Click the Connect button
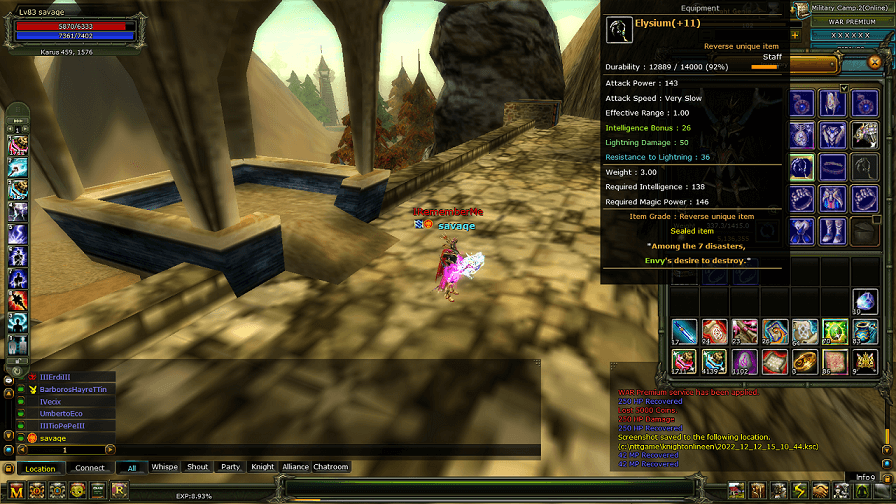This screenshot has height=504, width=896. click(90, 468)
